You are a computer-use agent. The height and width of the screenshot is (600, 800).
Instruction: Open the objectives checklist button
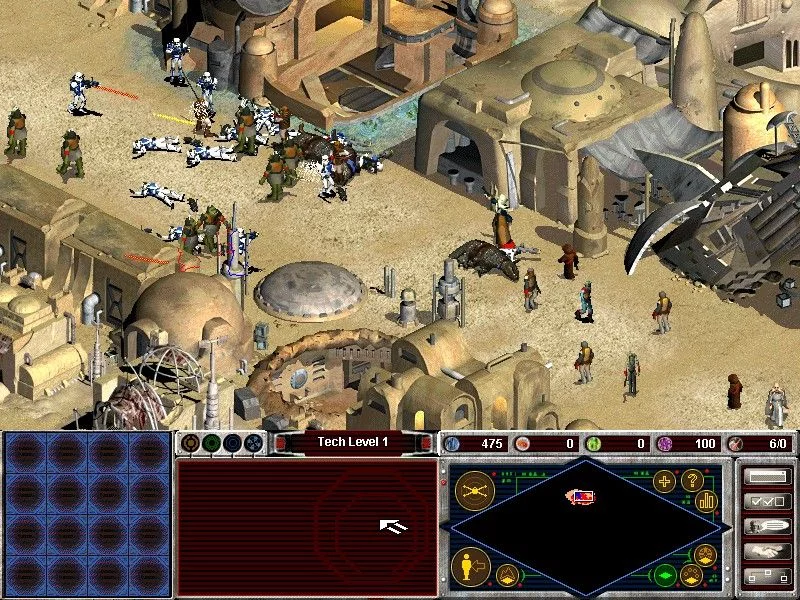(x=767, y=502)
